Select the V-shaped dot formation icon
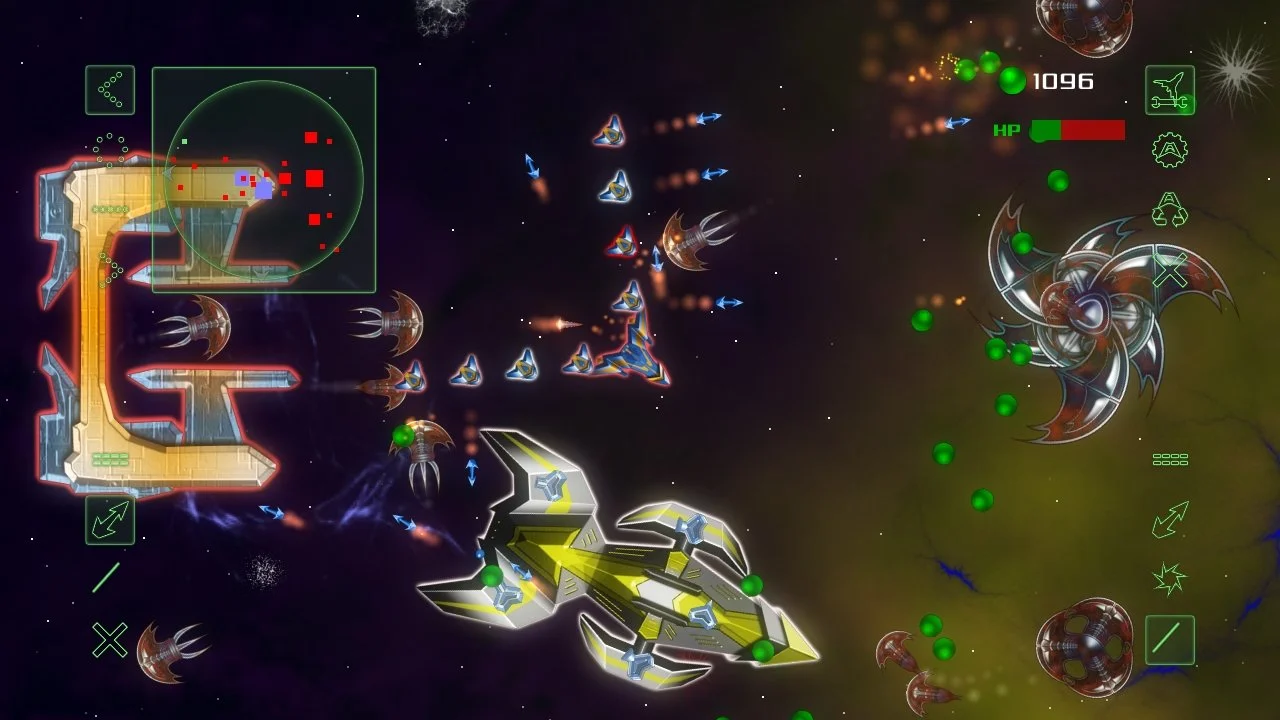Screen dimensions: 1280x720 tap(110, 90)
